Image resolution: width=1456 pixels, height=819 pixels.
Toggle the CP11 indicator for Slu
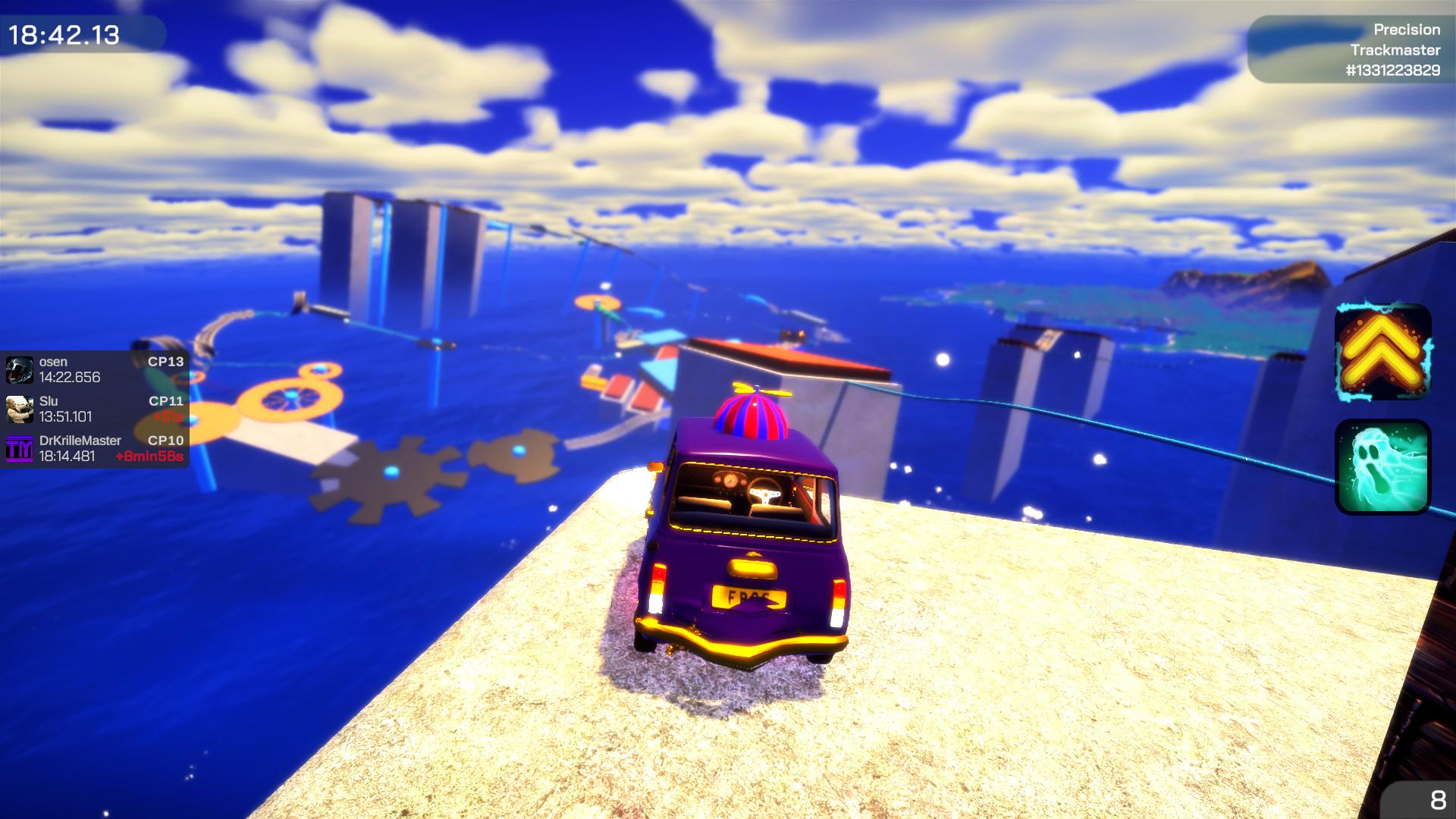point(168,402)
